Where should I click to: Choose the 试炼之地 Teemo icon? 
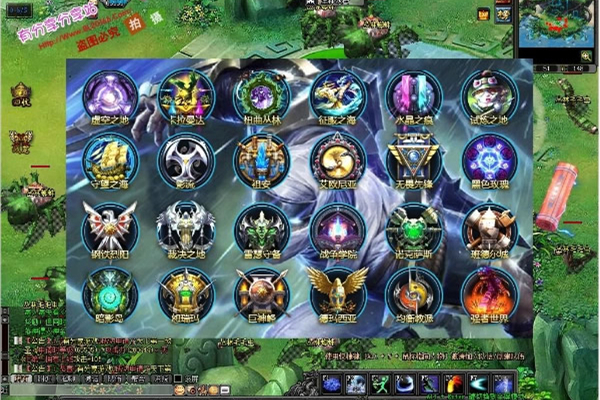[x=489, y=96]
